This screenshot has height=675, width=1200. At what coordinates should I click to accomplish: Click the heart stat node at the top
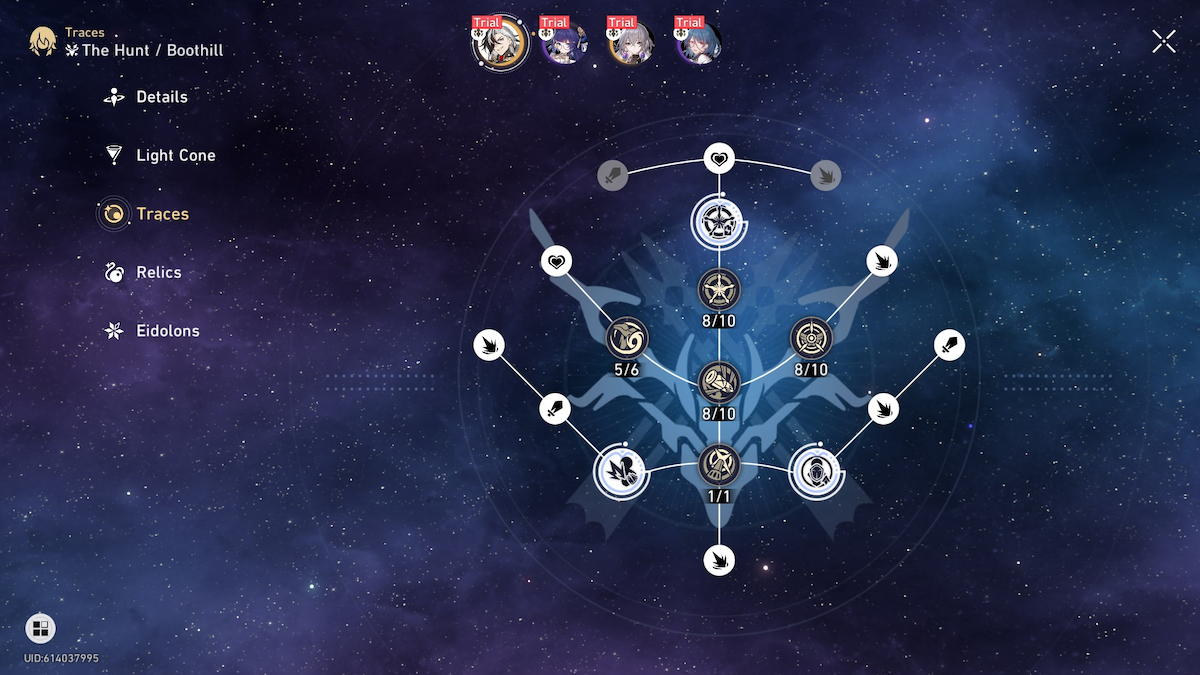click(x=719, y=158)
